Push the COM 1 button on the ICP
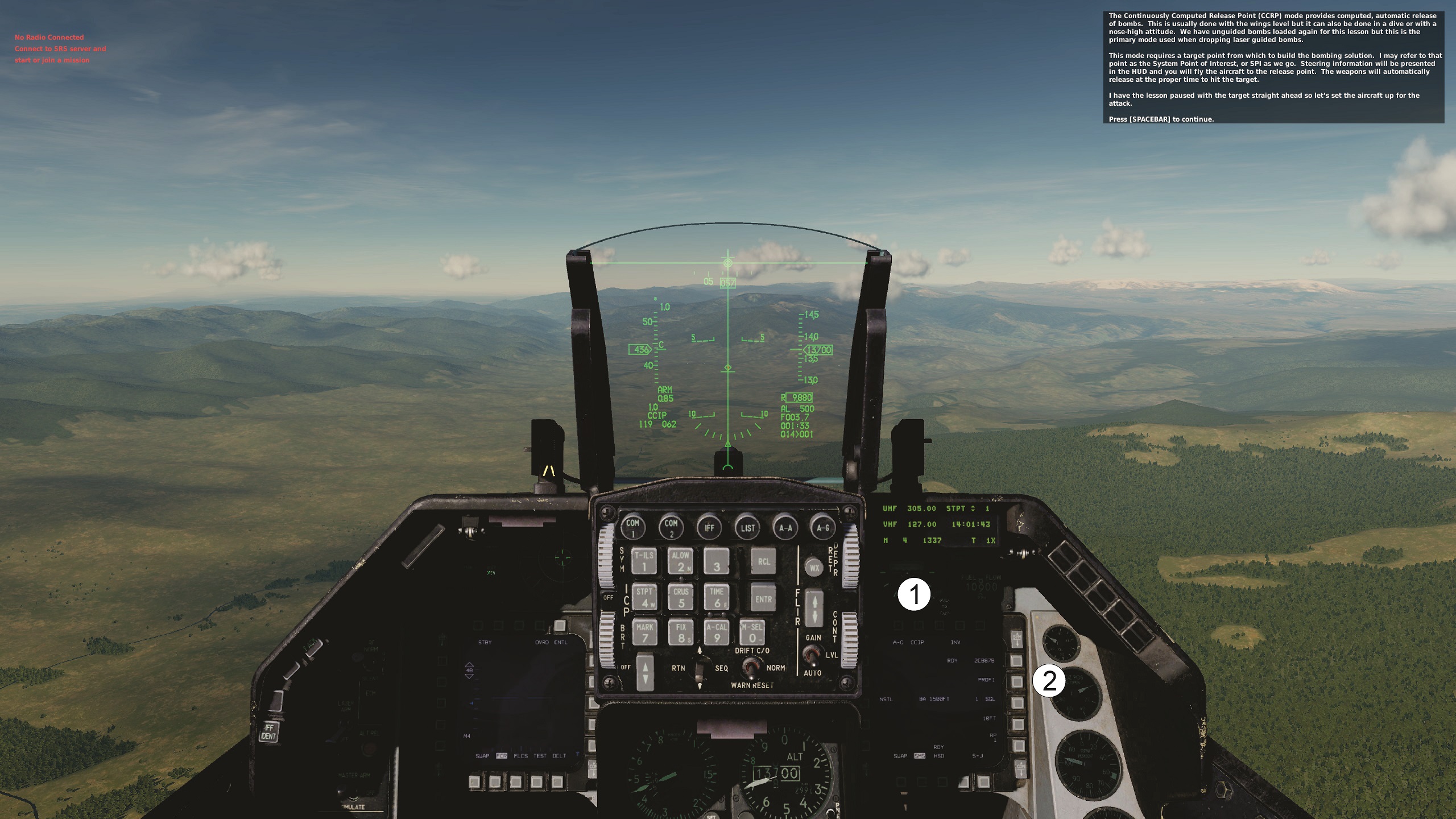 pos(632,527)
